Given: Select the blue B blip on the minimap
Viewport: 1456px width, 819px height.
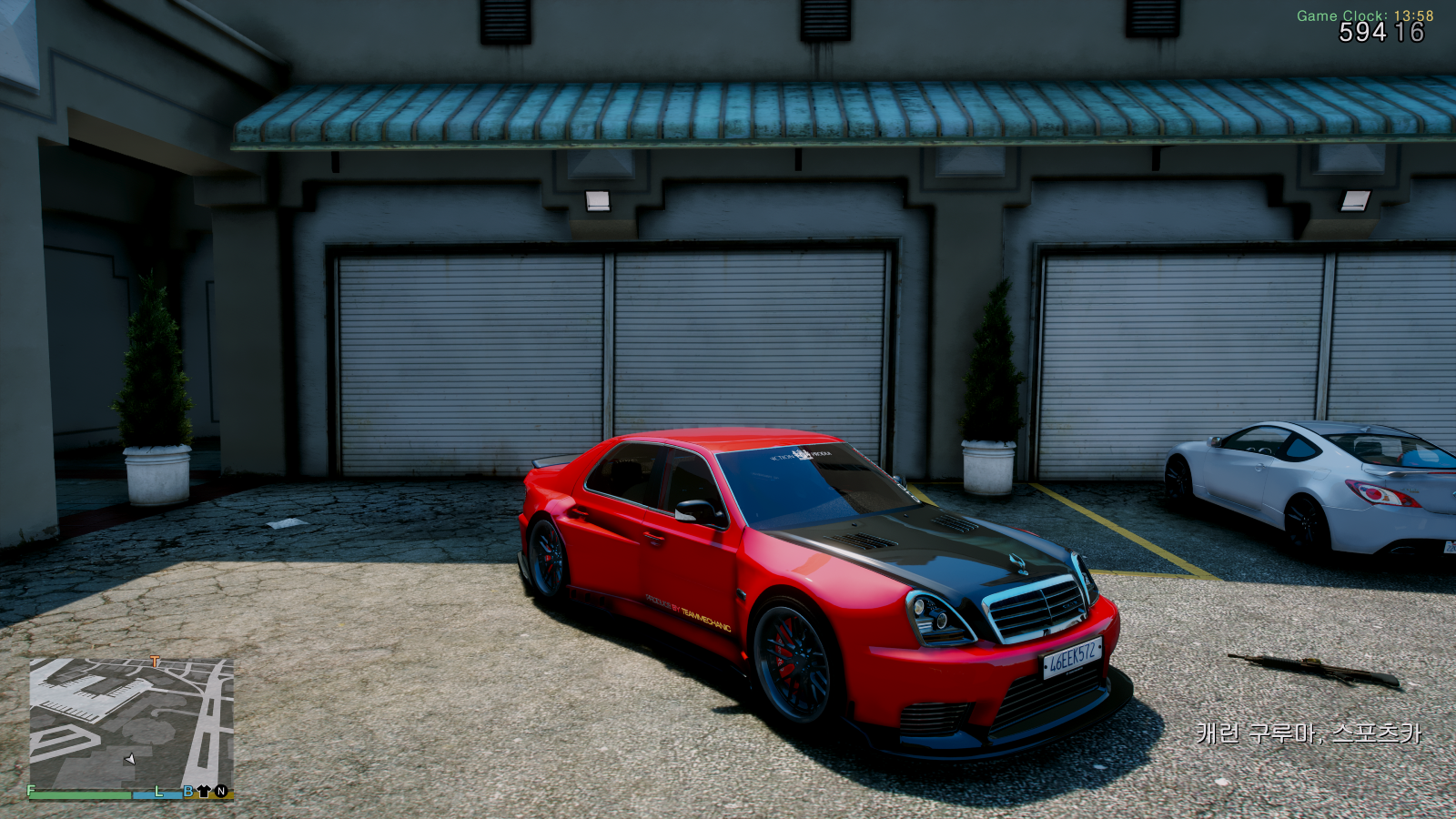Looking at the screenshot, I should click(x=188, y=792).
